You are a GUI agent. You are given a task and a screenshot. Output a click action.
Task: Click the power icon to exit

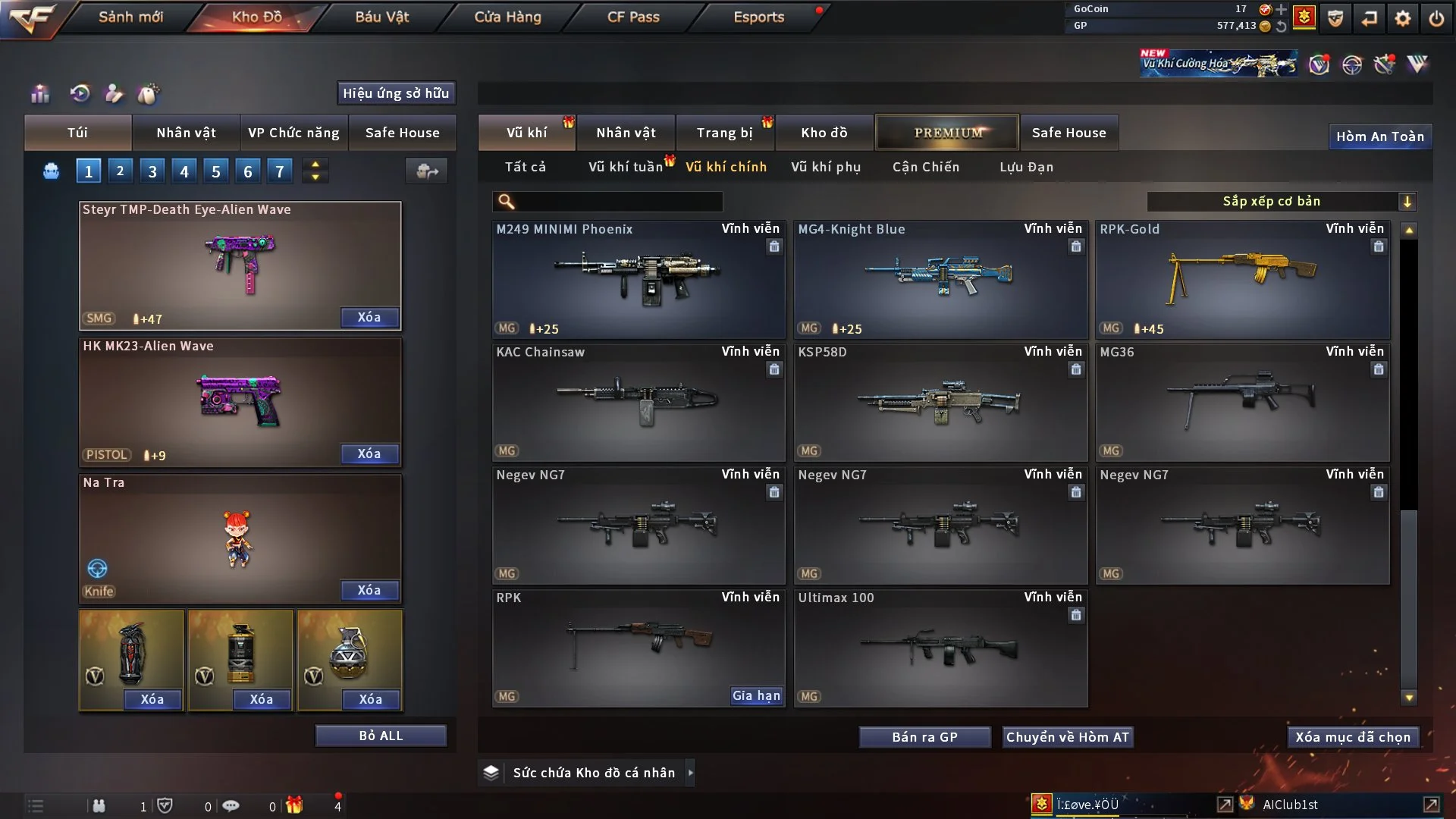click(x=1436, y=18)
